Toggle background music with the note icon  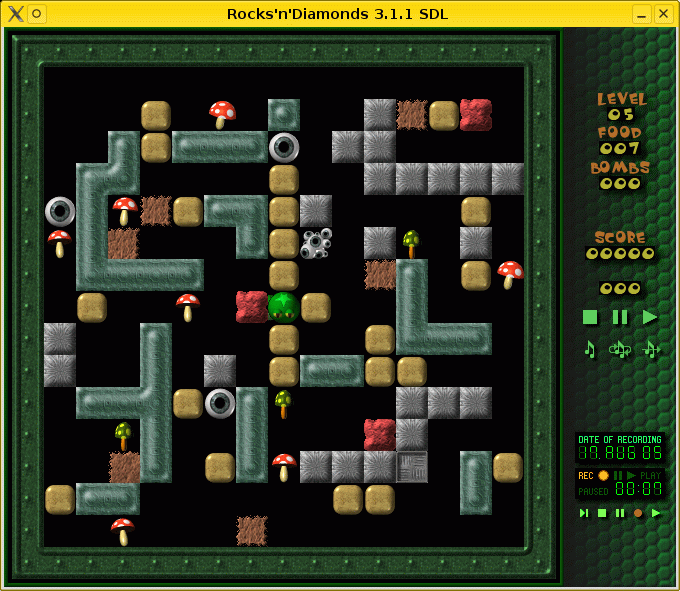click(x=590, y=349)
